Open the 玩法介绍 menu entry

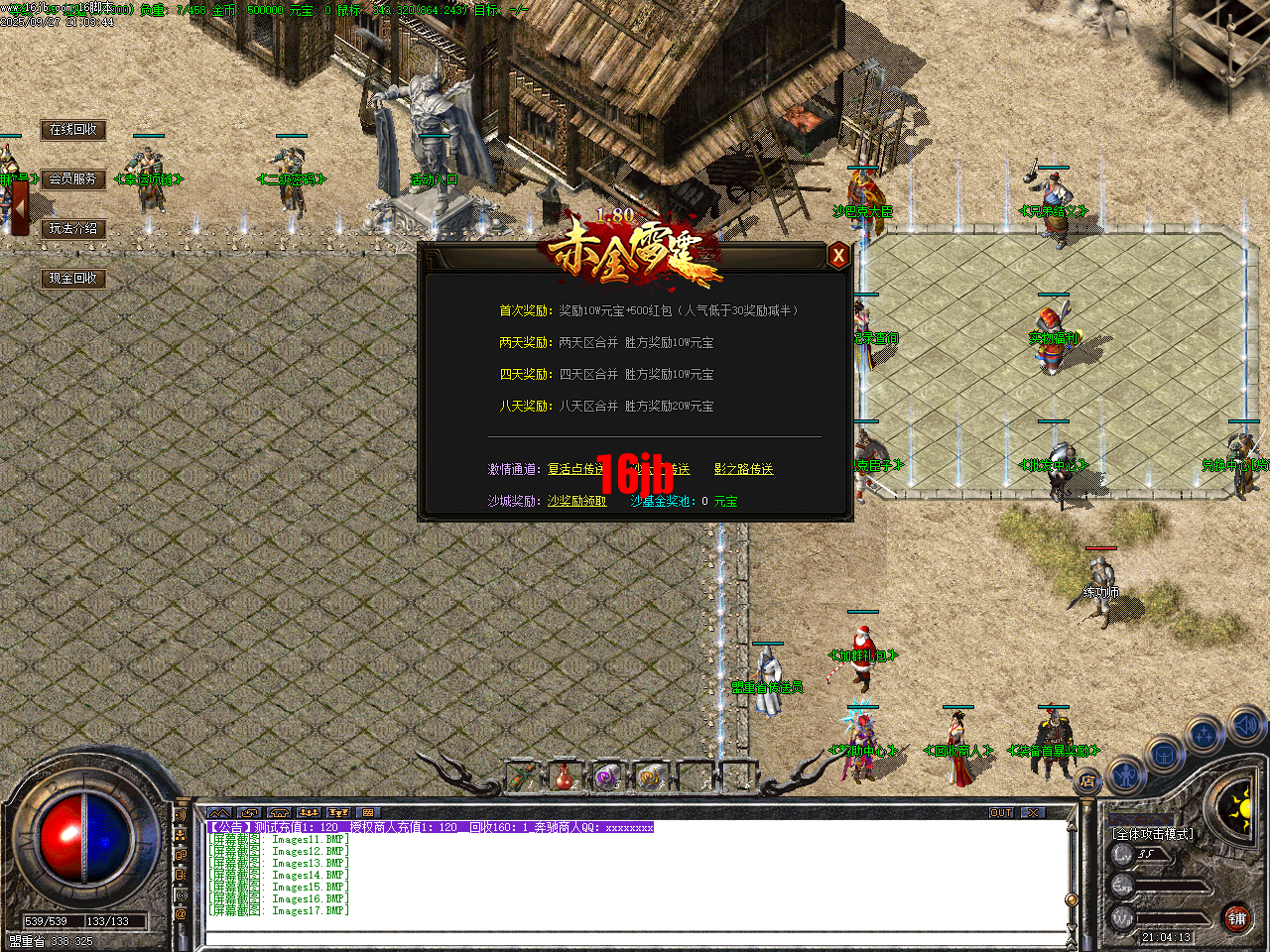73,228
